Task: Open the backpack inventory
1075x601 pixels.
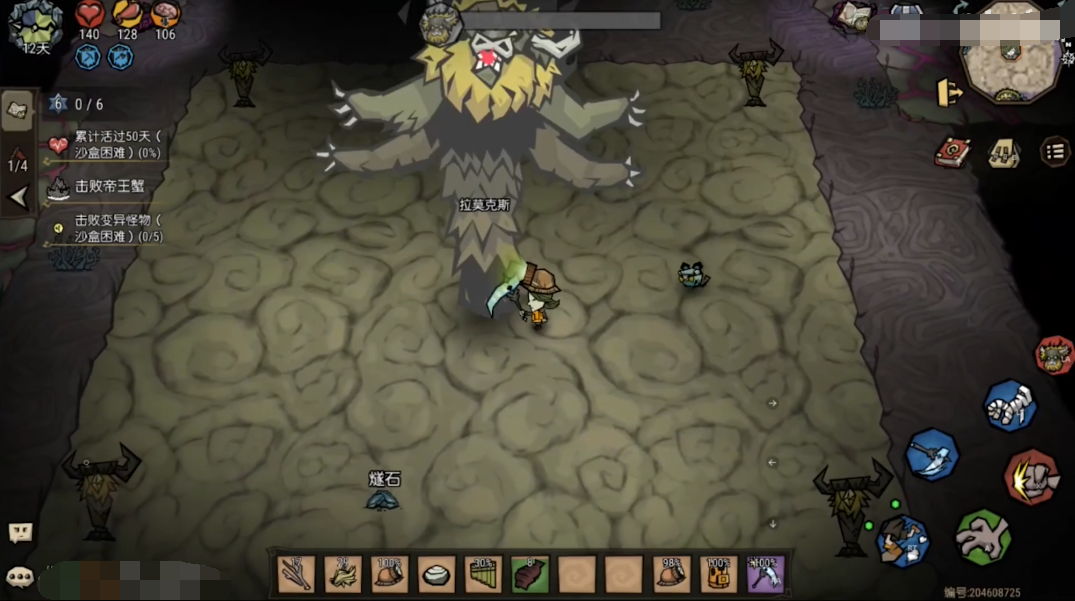Action: pos(1003,152)
